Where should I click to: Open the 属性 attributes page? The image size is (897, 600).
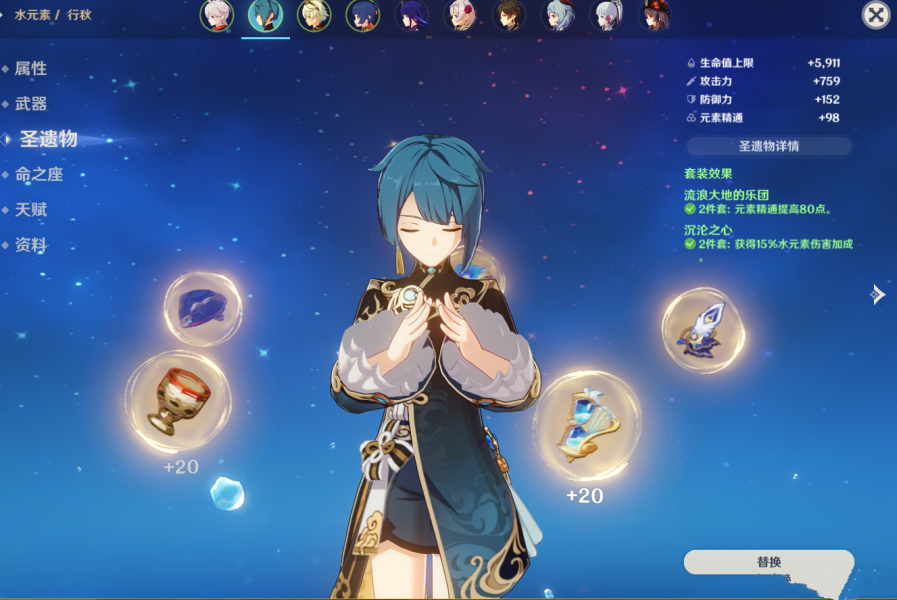coord(31,69)
